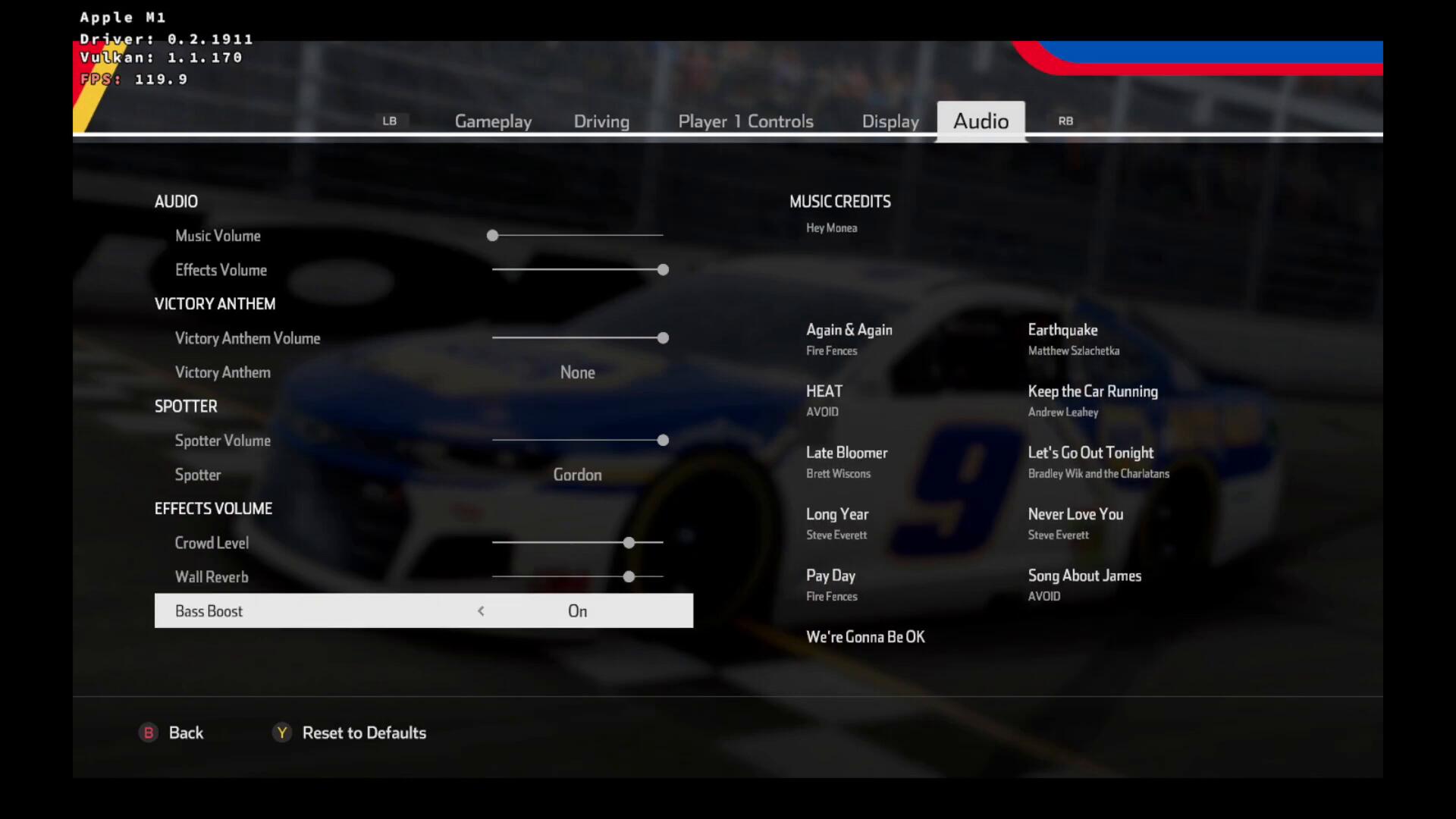
Task: Change the Victory Anthem selection
Action: tap(577, 372)
